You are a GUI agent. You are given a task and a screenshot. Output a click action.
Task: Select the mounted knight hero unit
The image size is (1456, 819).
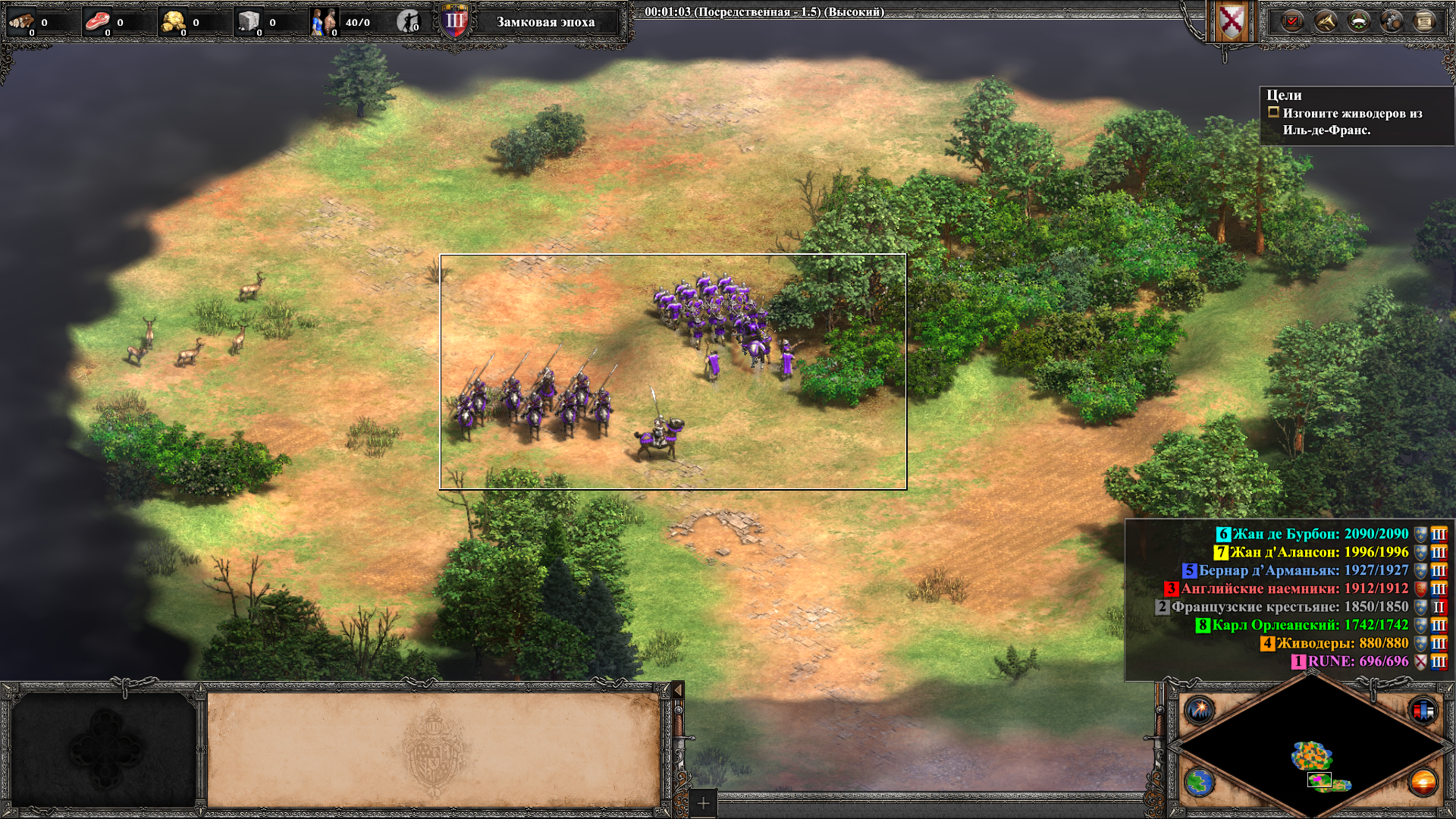click(x=658, y=437)
